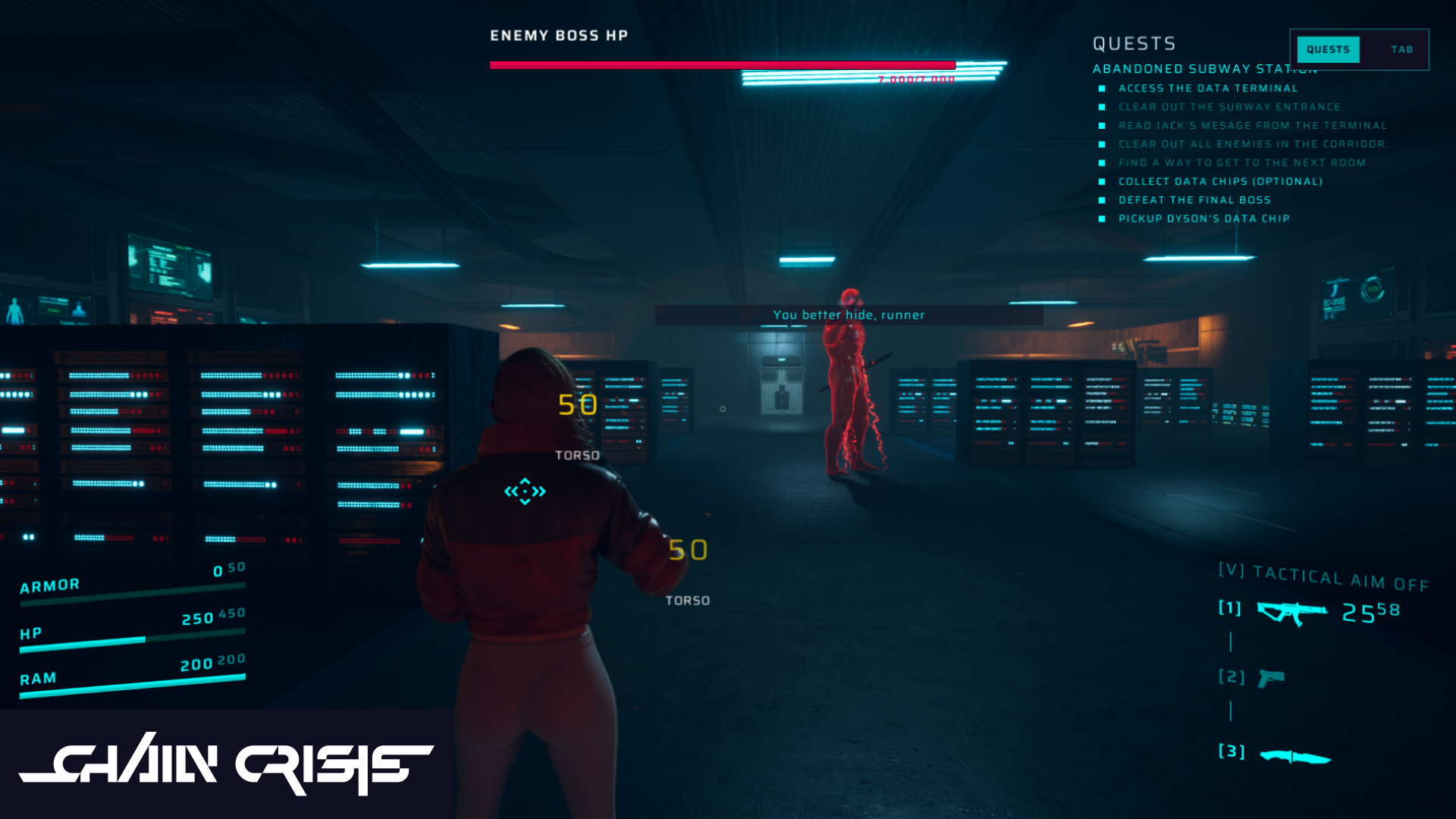Image resolution: width=1456 pixels, height=819 pixels.
Task: Click the yellow 50 TORSO damage marker
Action: coord(576,406)
